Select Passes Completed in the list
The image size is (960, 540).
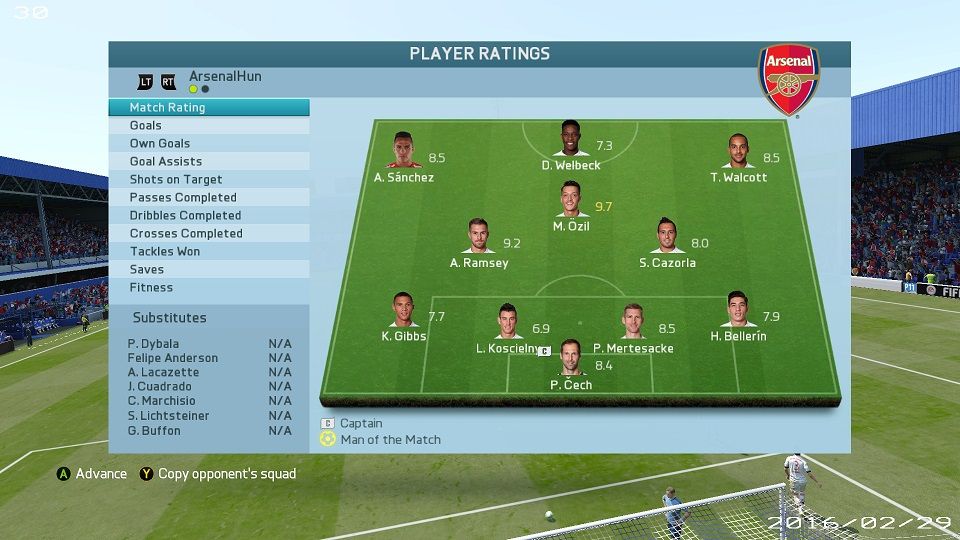coord(209,197)
